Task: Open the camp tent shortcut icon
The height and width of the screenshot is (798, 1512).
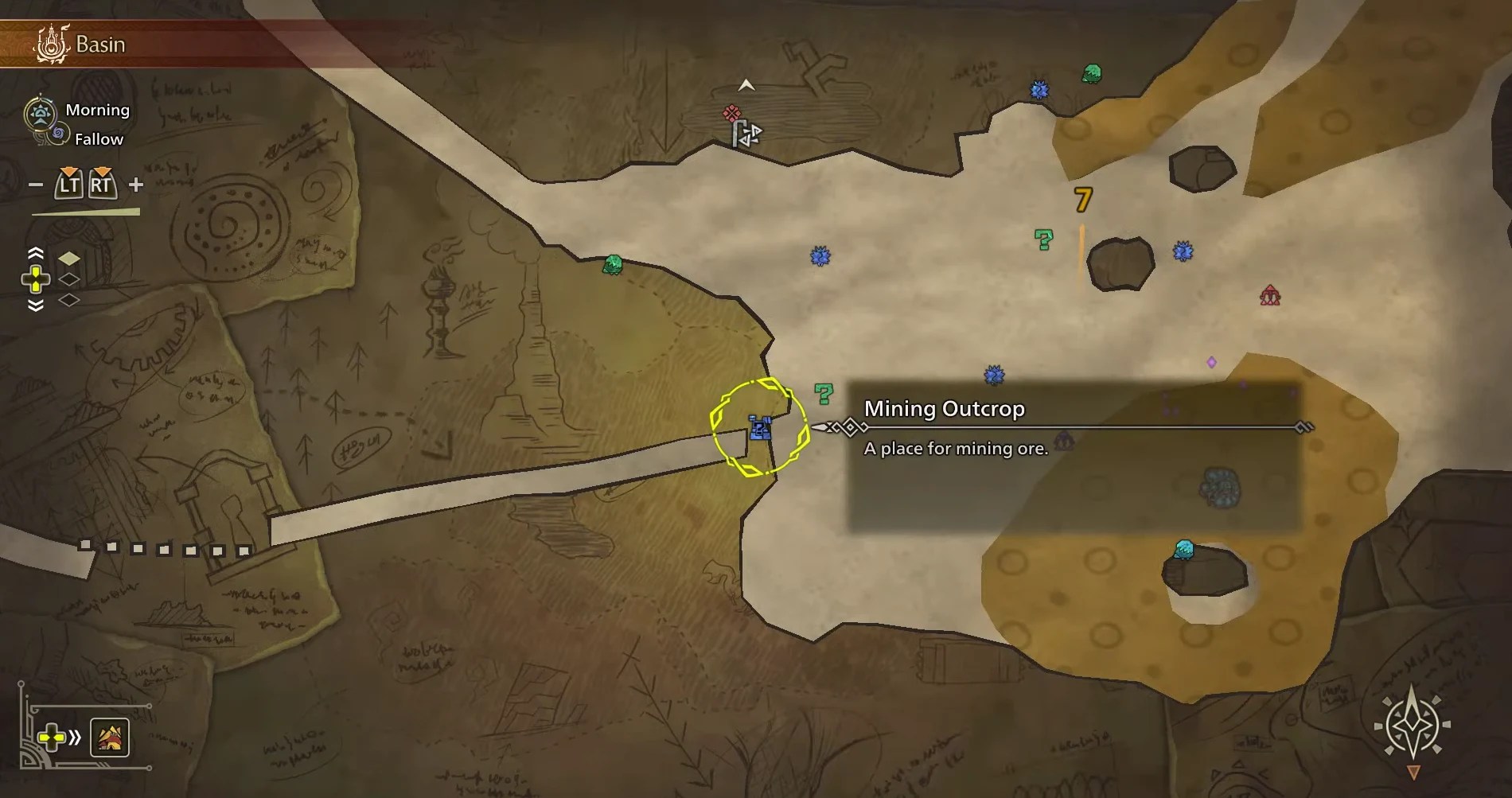Action: click(110, 738)
